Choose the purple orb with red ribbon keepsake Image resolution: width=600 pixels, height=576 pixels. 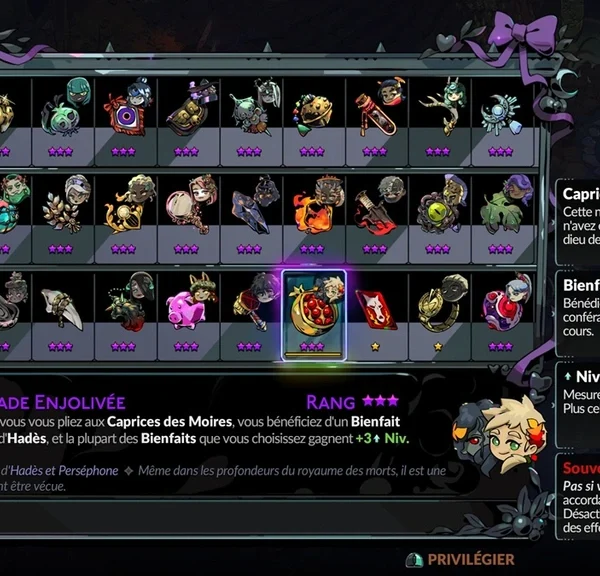coord(500,306)
